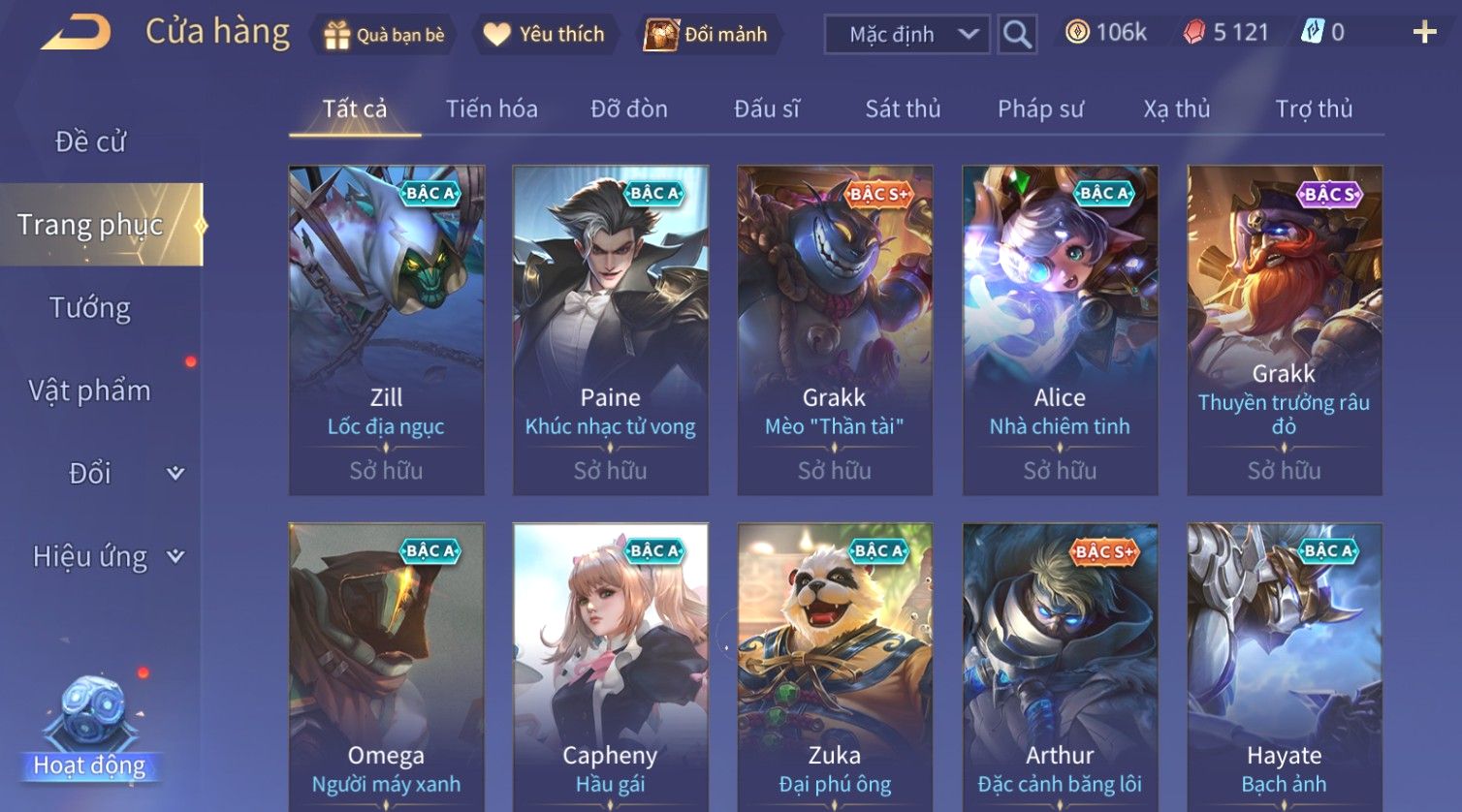The width and height of the screenshot is (1462, 812).
Task: Switch to the Tiến hóa tab
Action: (492, 109)
